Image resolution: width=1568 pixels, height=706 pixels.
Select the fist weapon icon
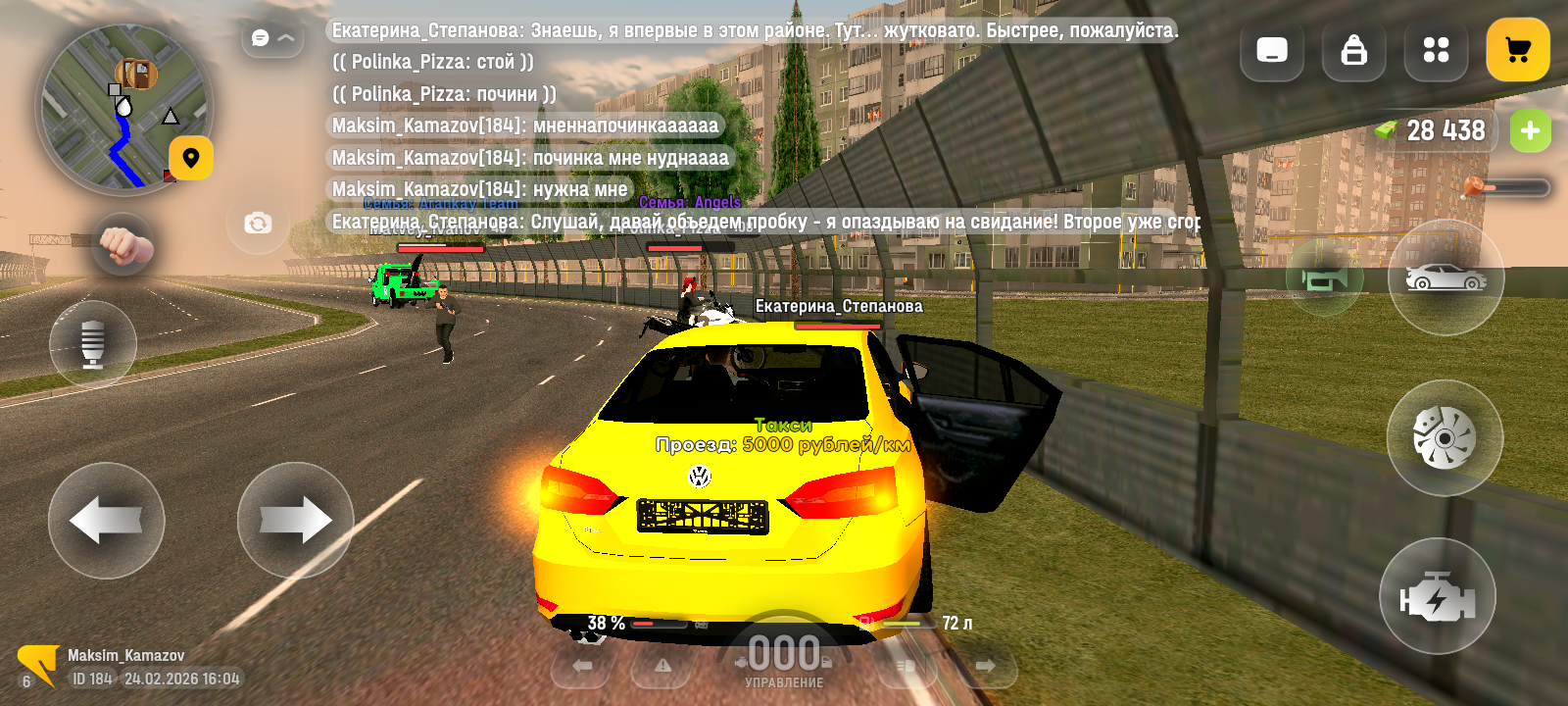tap(123, 245)
